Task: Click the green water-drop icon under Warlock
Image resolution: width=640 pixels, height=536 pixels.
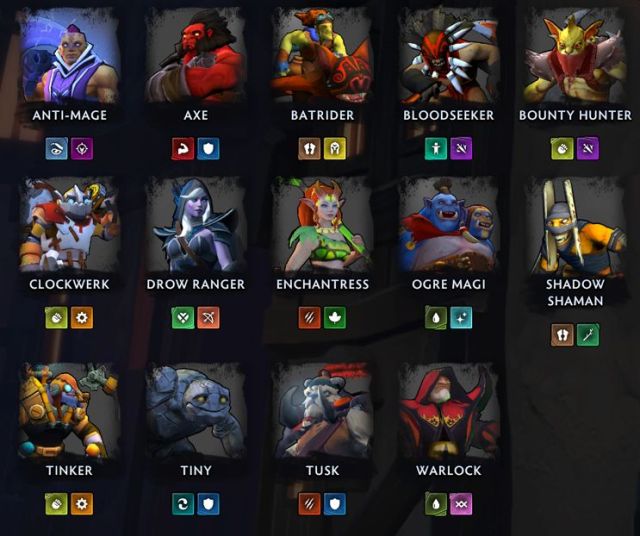Action: pyautogui.click(x=436, y=504)
